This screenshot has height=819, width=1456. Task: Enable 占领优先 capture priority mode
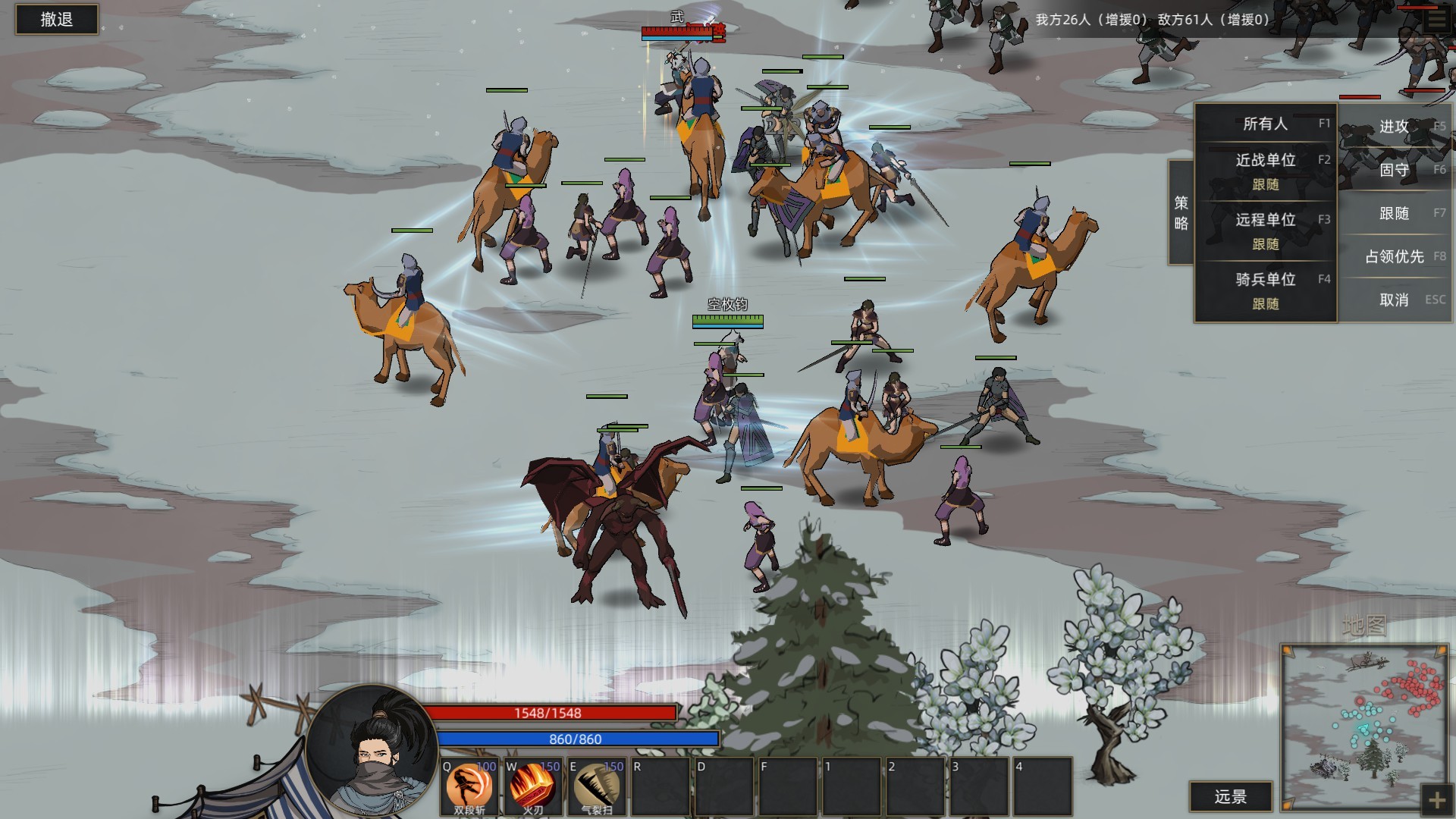[x=1395, y=256]
